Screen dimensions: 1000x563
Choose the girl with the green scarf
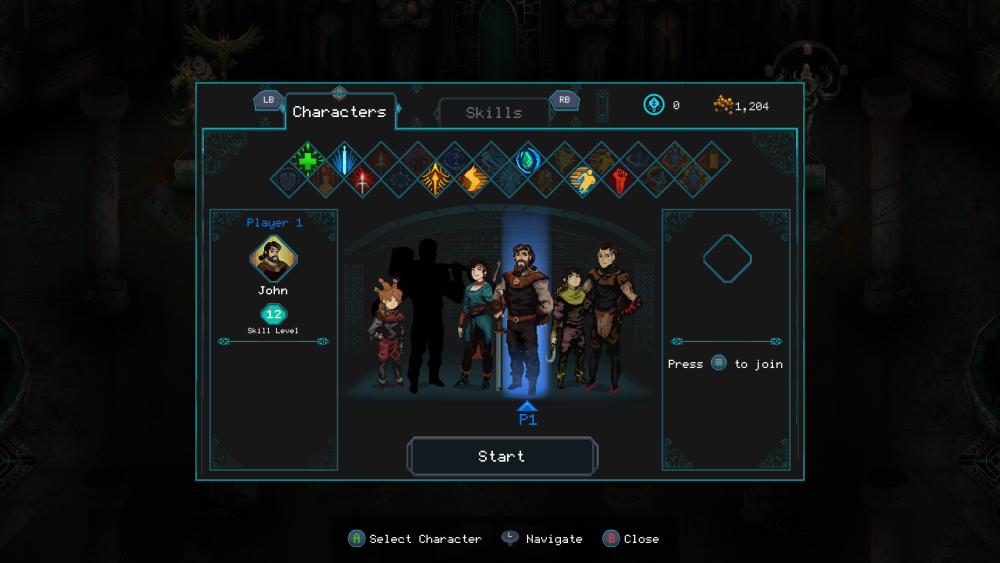(x=571, y=325)
